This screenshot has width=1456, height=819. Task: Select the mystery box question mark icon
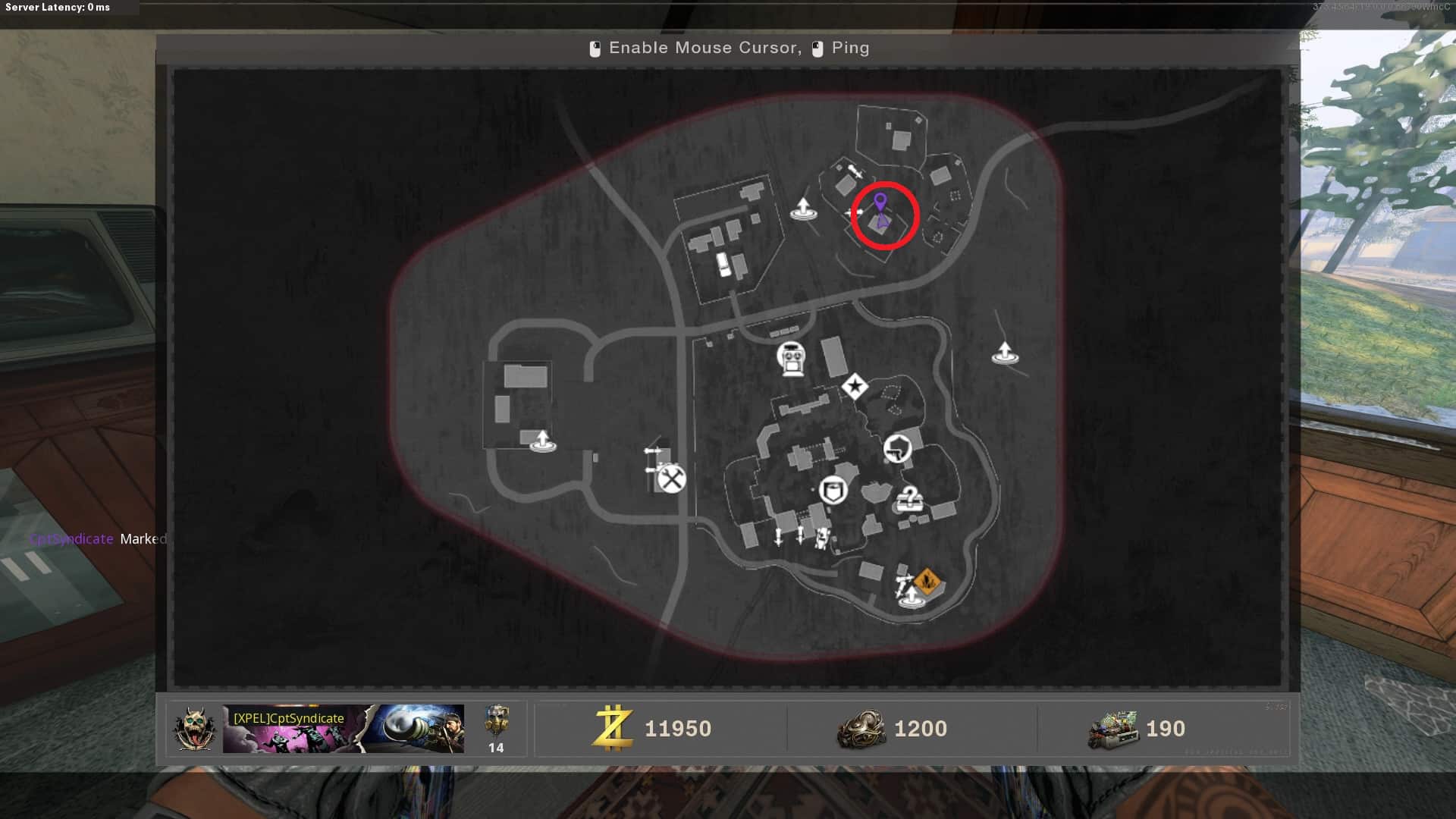tap(908, 500)
